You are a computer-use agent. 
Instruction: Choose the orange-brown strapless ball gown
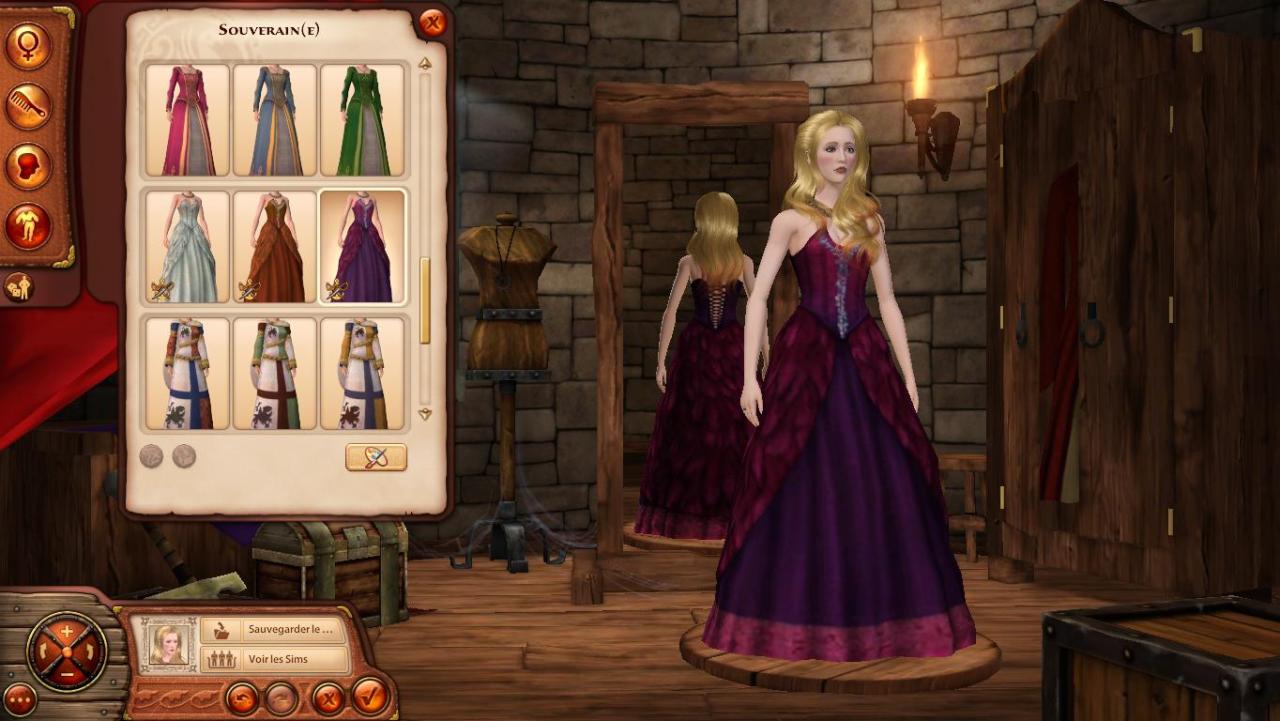[x=275, y=246]
